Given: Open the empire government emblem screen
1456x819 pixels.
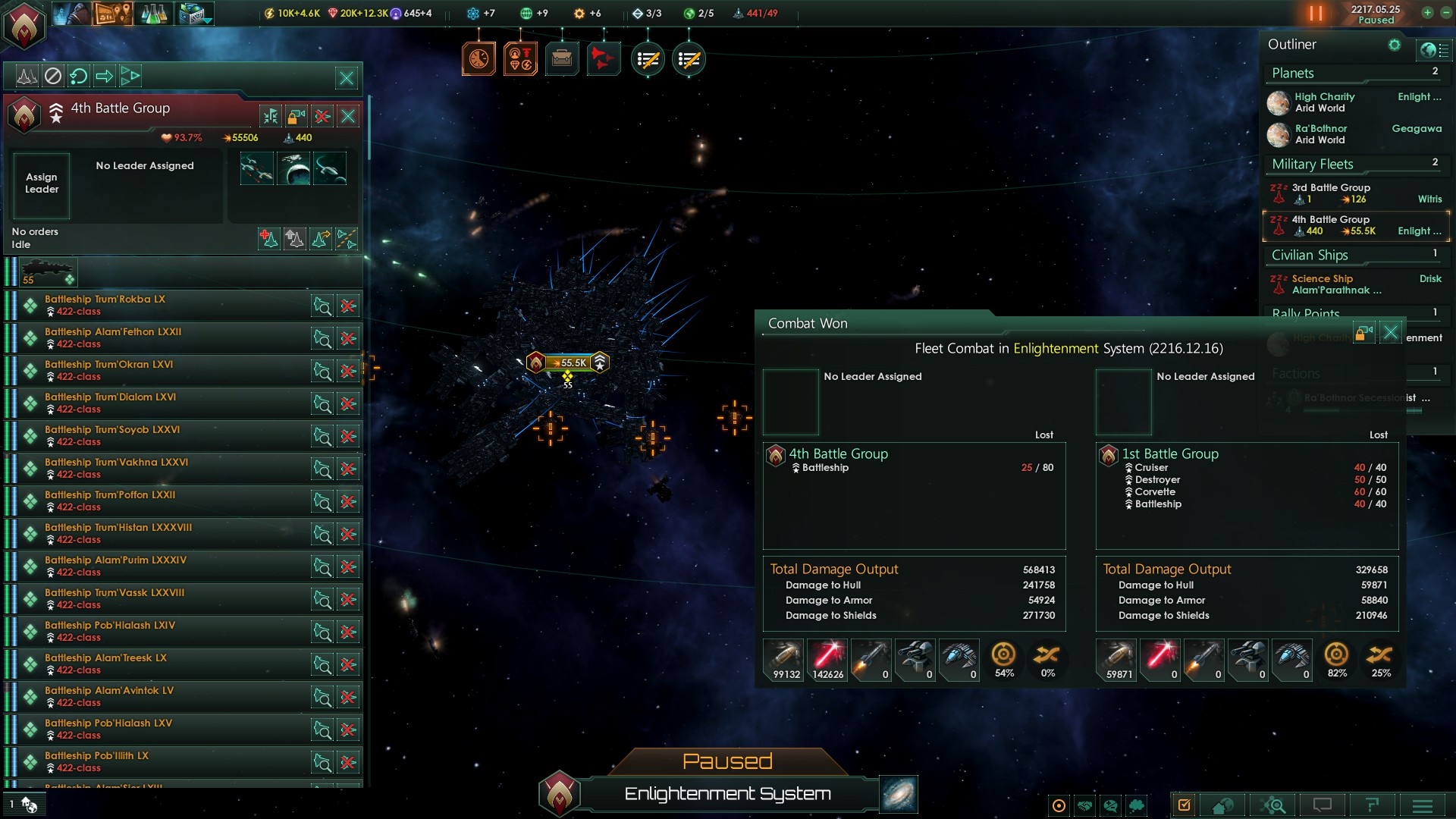Looking at the screenshot, I should click(x=24, y=26).
